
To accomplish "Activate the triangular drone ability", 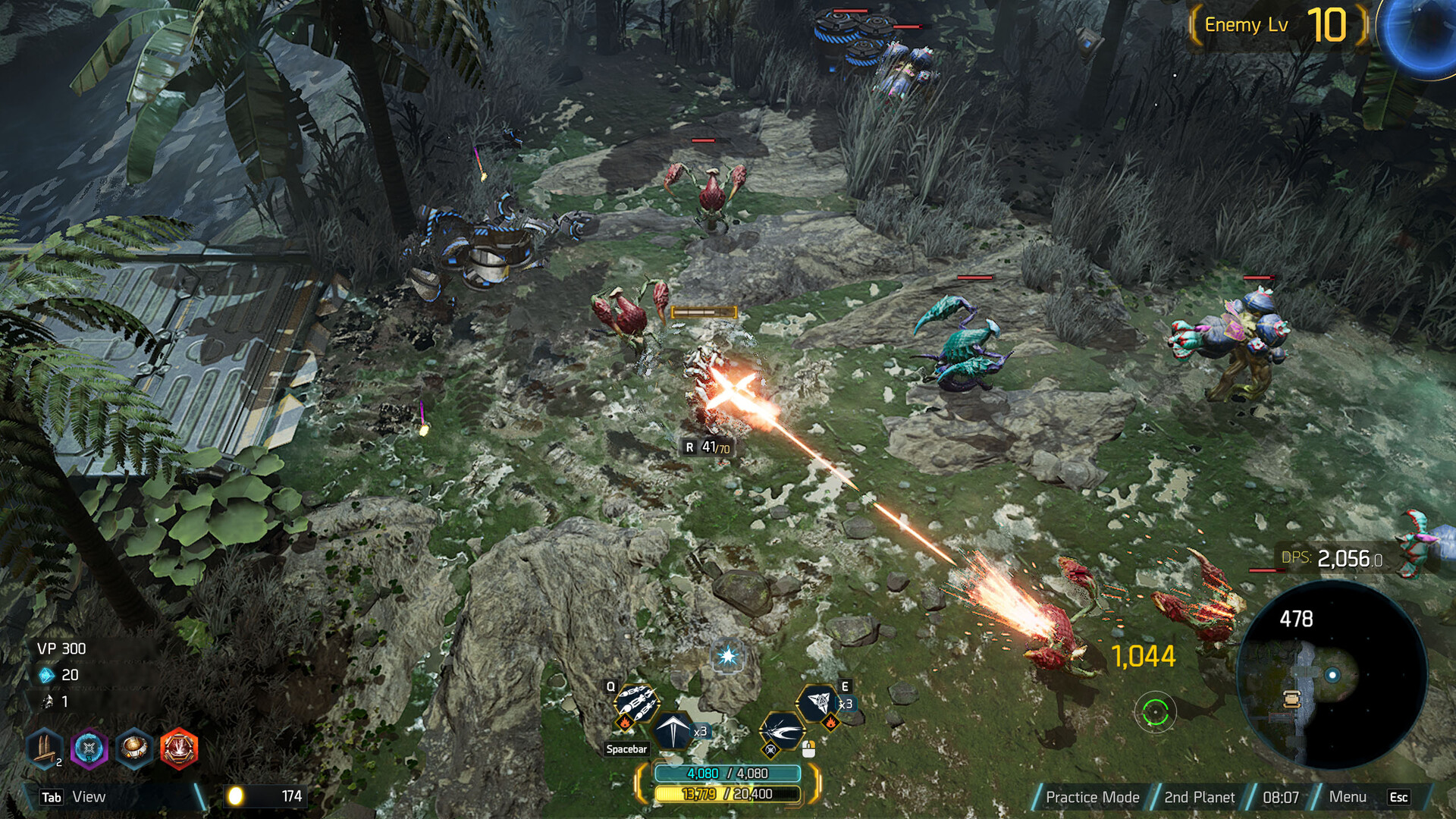I will pyautogui.click(x=819, y=702).
